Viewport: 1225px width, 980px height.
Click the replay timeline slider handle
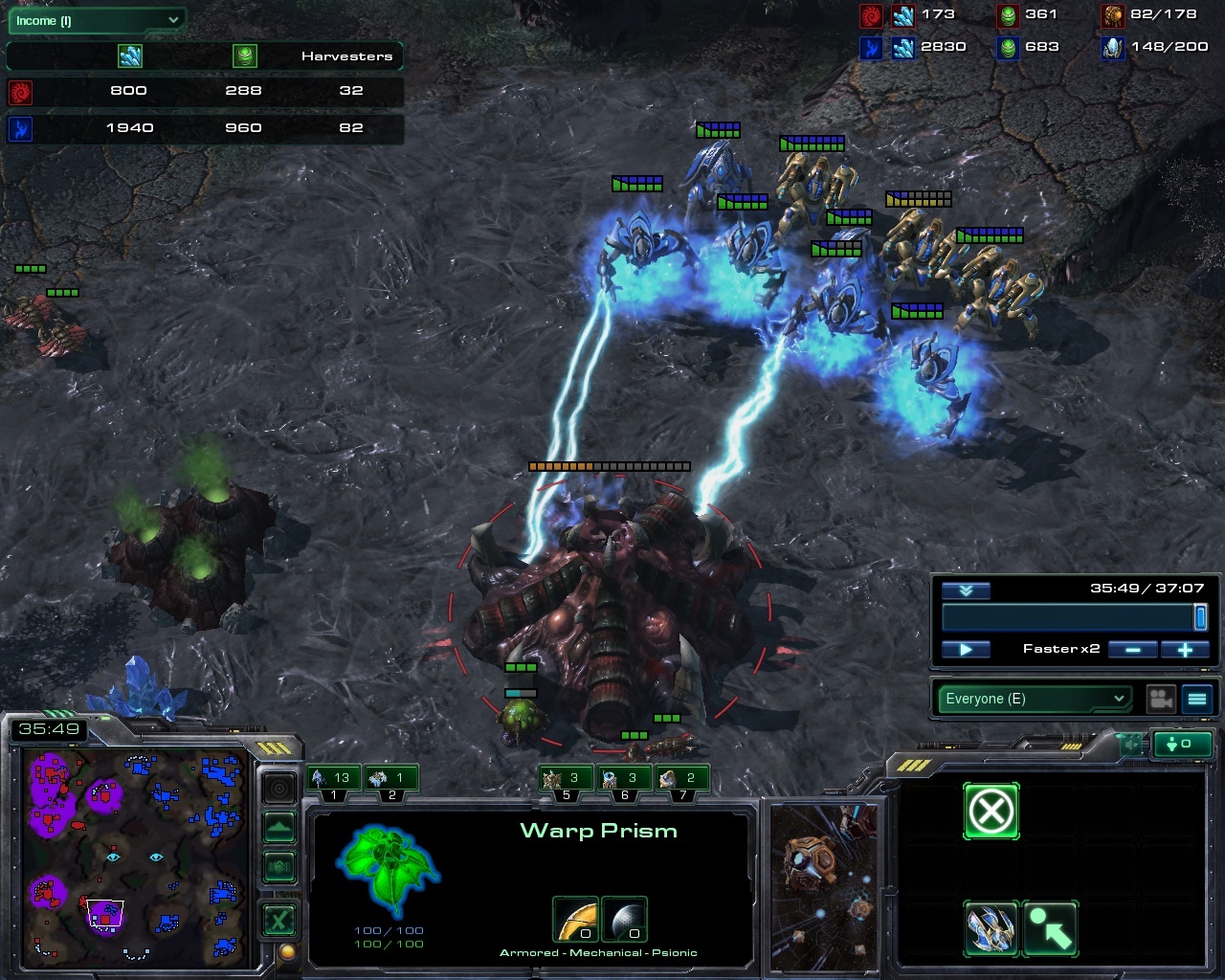click(x=1200, y=617)
